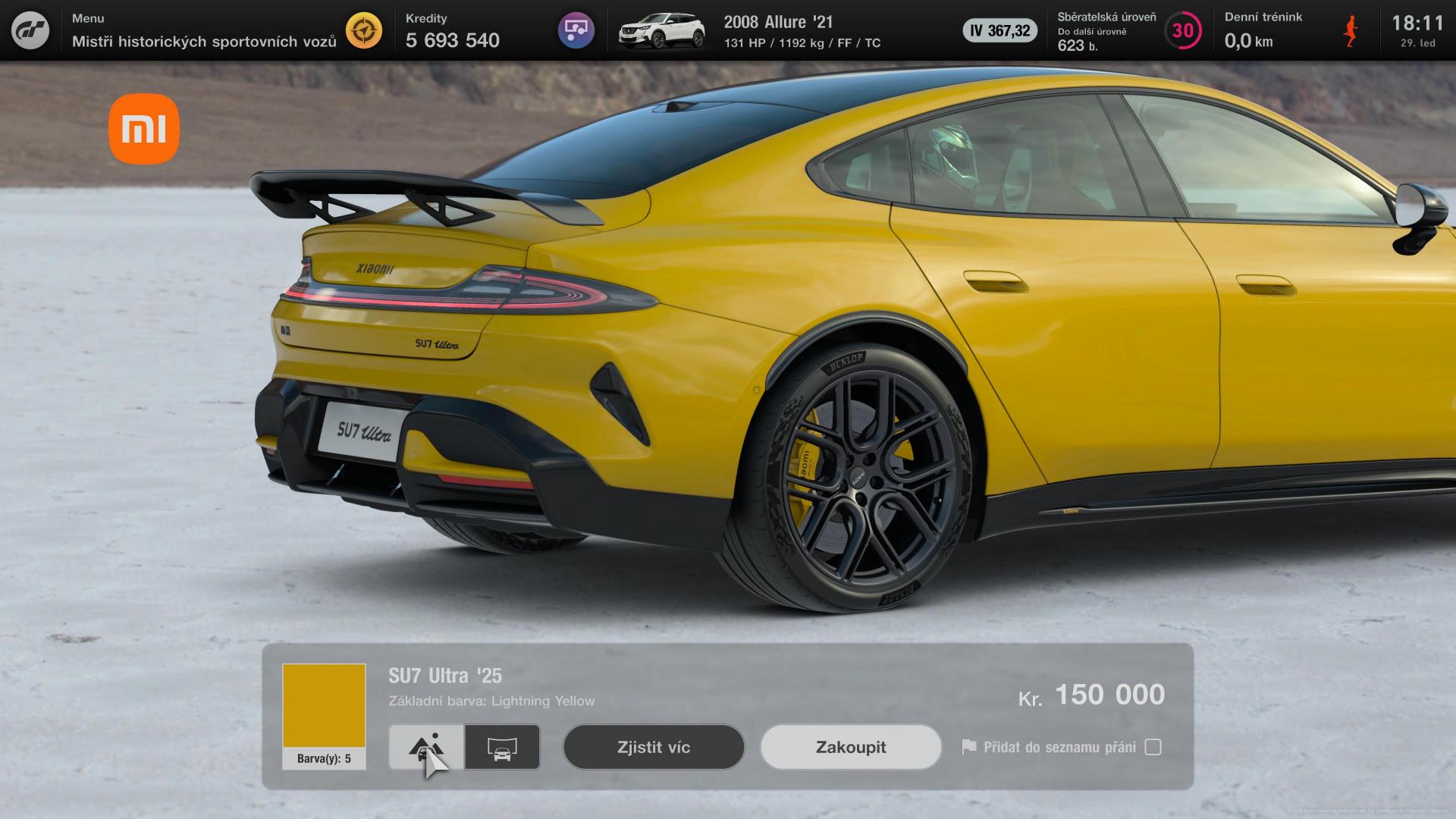
Task: Open the daily workout runner icon
Action: point(1351,31)
